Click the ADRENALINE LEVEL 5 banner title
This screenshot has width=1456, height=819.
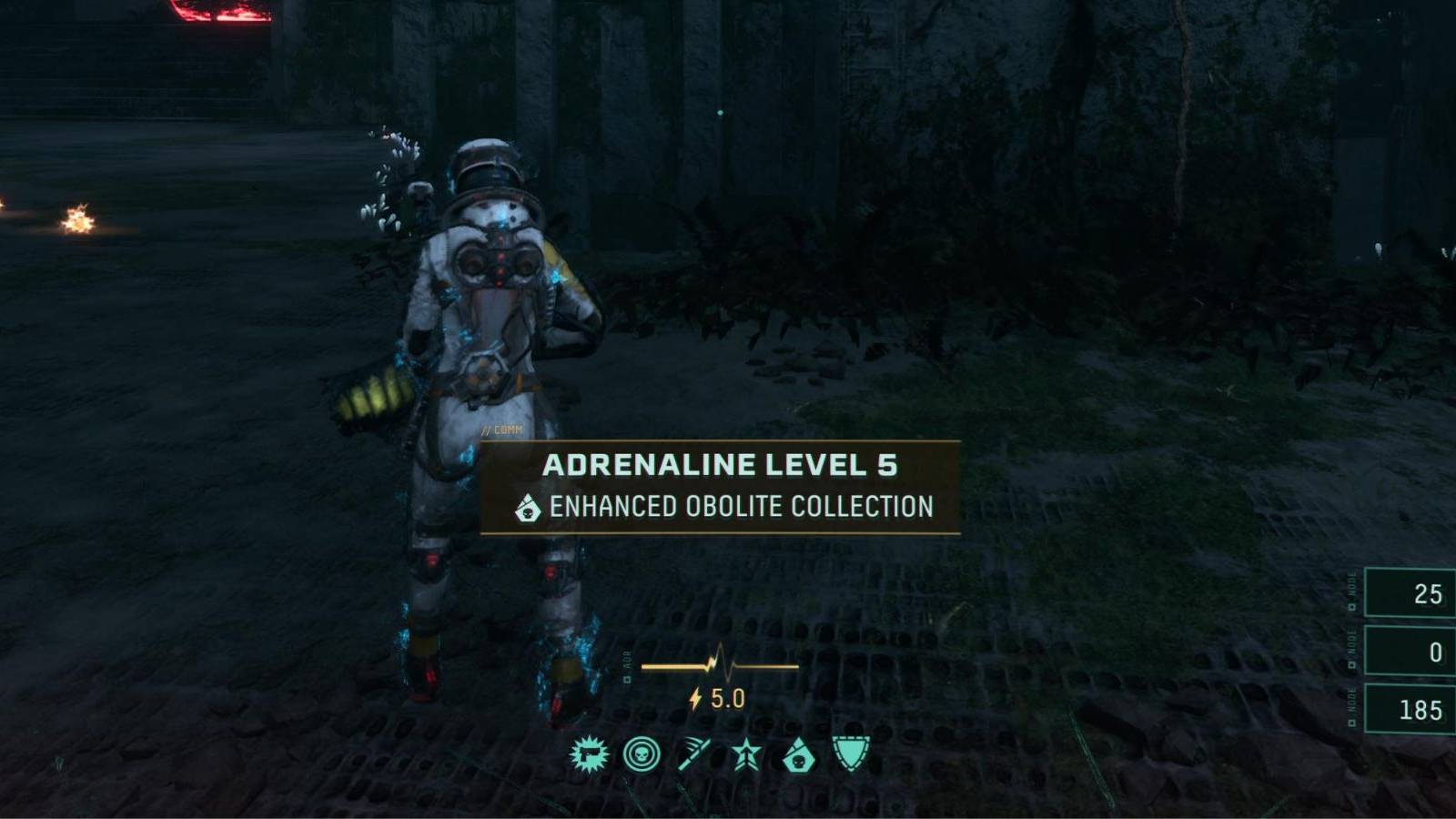point(723,464)
